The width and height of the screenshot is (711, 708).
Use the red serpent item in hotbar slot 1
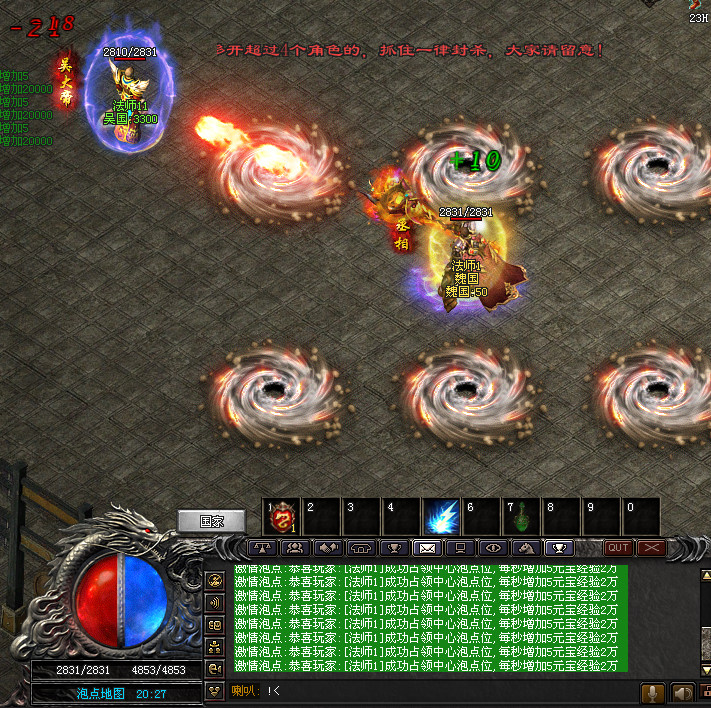tap(282, 517)
